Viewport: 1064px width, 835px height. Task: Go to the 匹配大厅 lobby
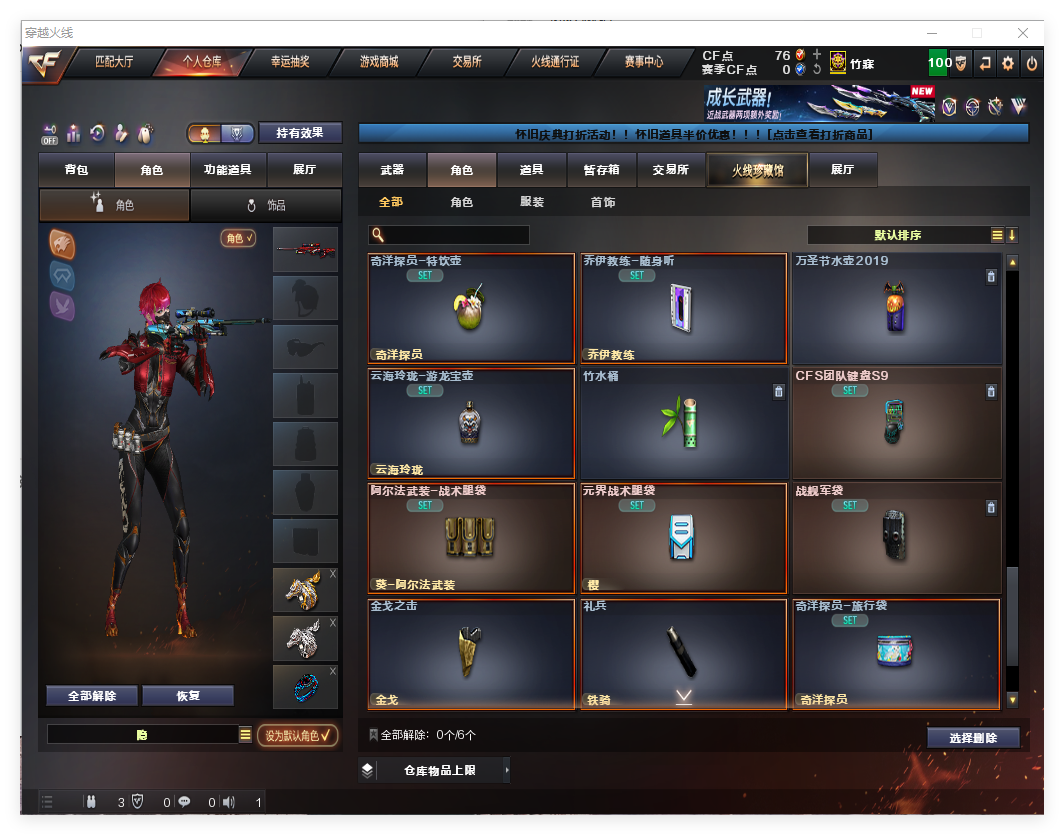(113, 62)
